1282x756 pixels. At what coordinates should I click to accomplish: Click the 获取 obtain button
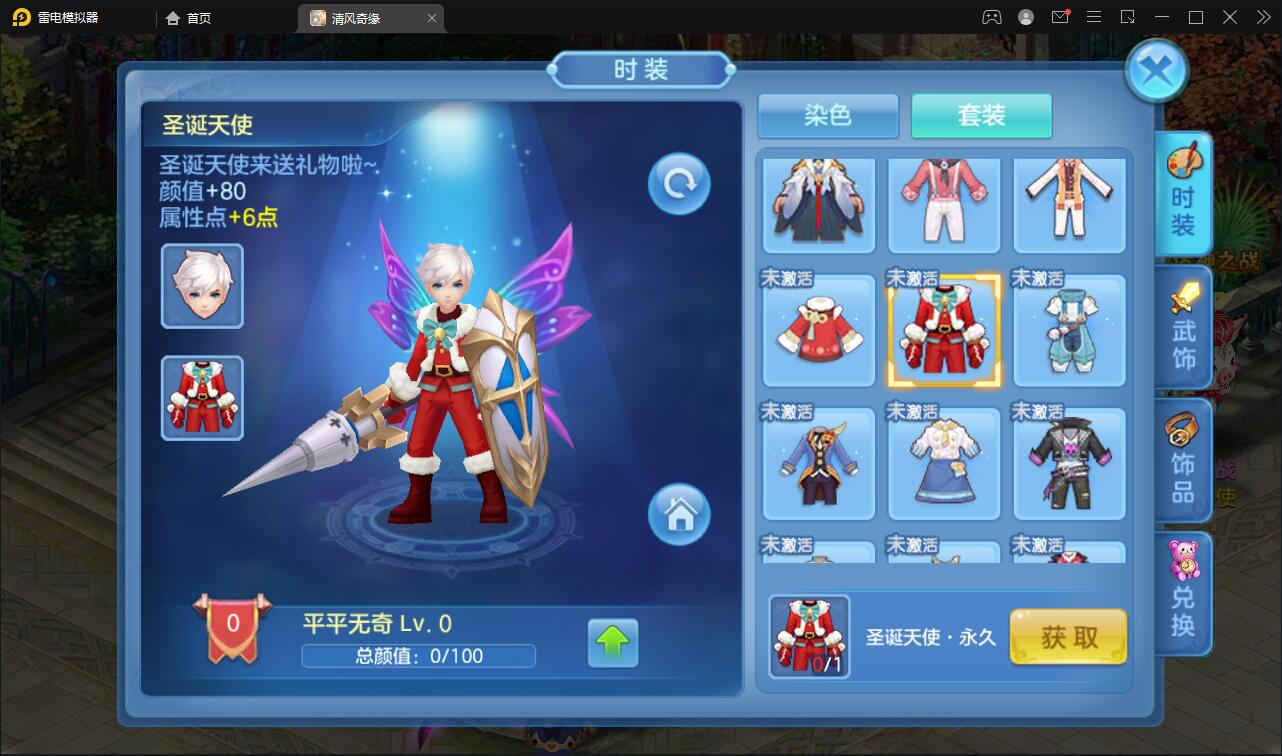1068,636
